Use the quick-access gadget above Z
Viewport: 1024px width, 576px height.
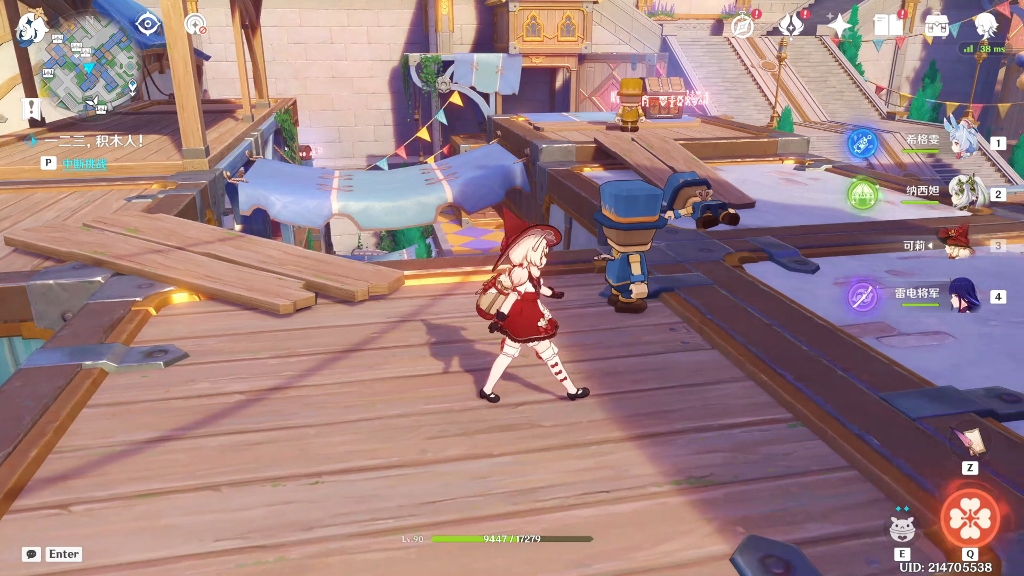pos(969,439)
